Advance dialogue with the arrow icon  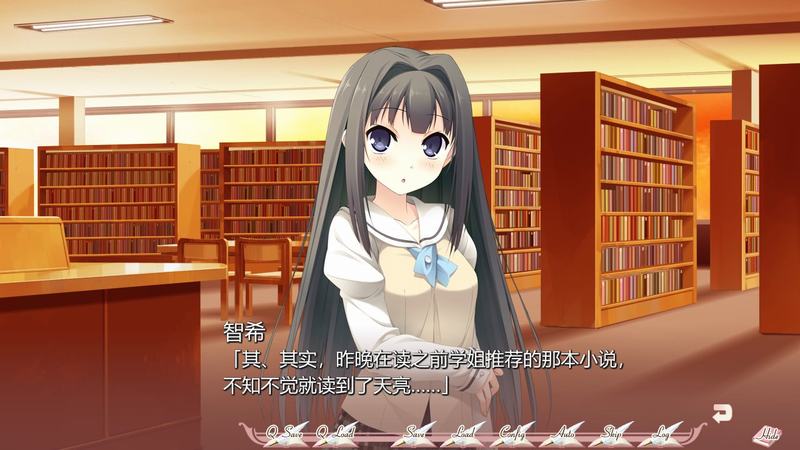coord(720,409)
